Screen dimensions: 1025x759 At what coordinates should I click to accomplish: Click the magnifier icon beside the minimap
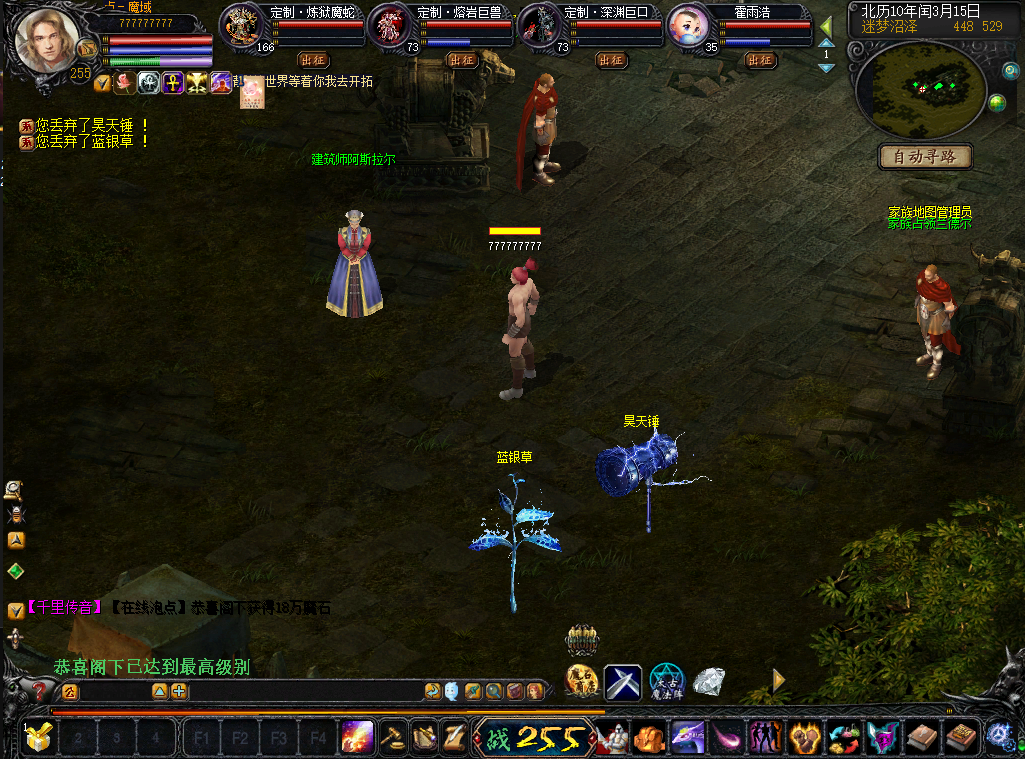(1010, 70)
